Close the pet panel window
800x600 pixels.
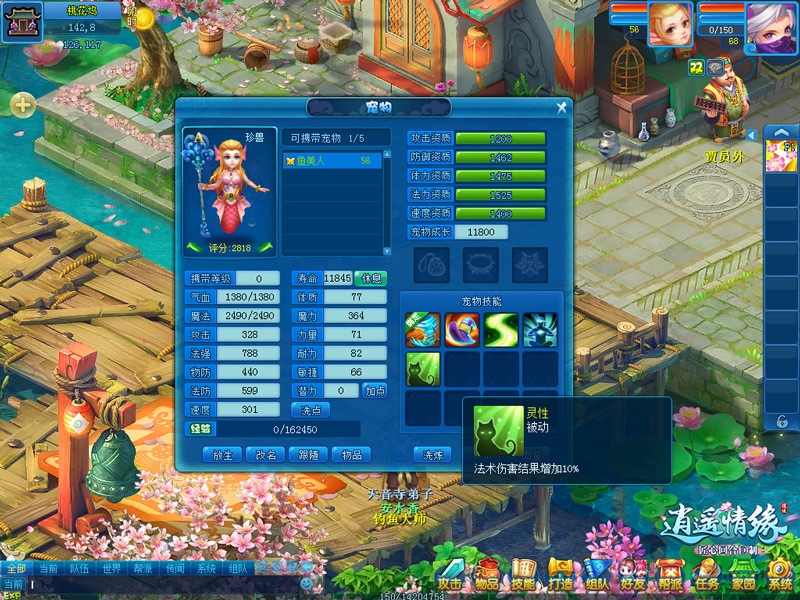click(562, 107)
